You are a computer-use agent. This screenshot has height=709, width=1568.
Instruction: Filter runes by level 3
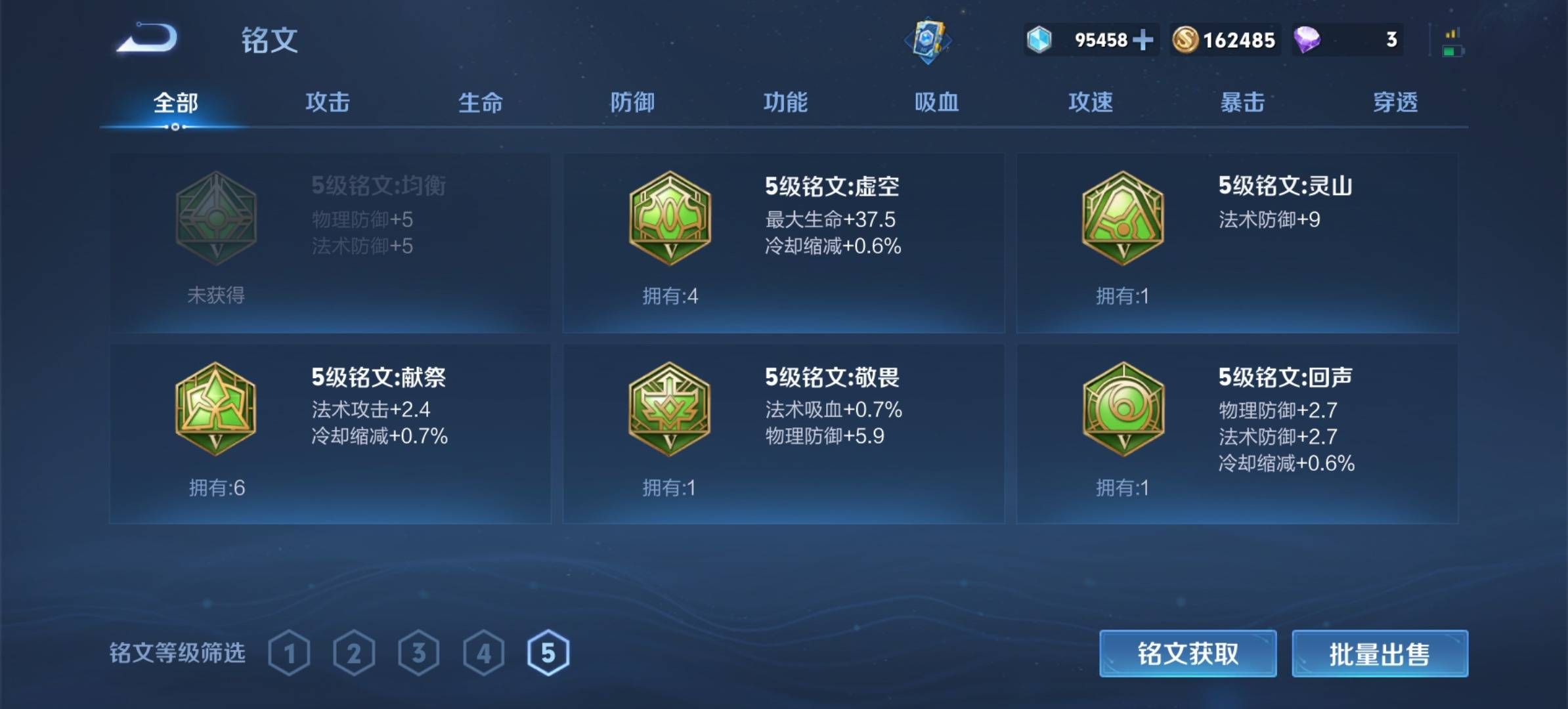pos(419,653)
